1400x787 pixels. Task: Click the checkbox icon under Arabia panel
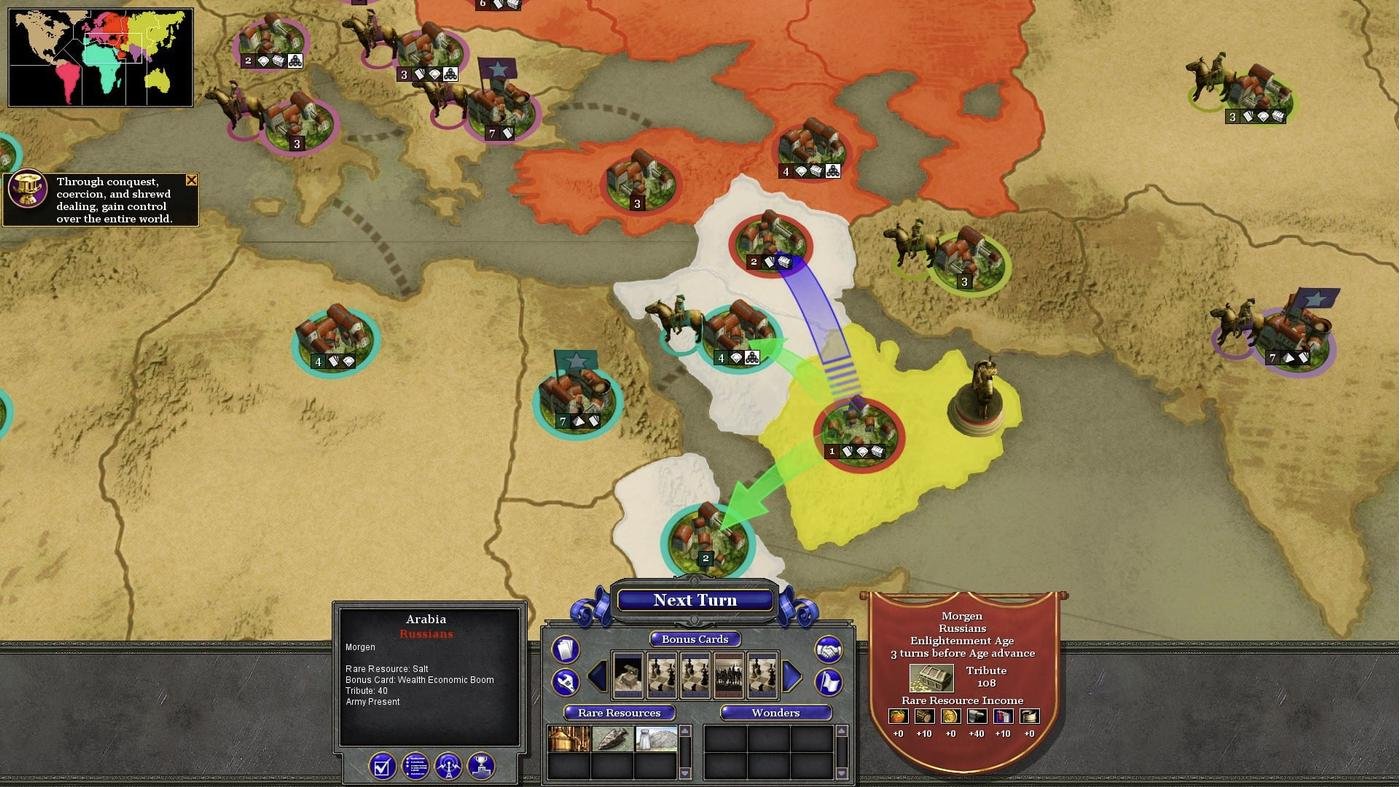tap(382, 766)
